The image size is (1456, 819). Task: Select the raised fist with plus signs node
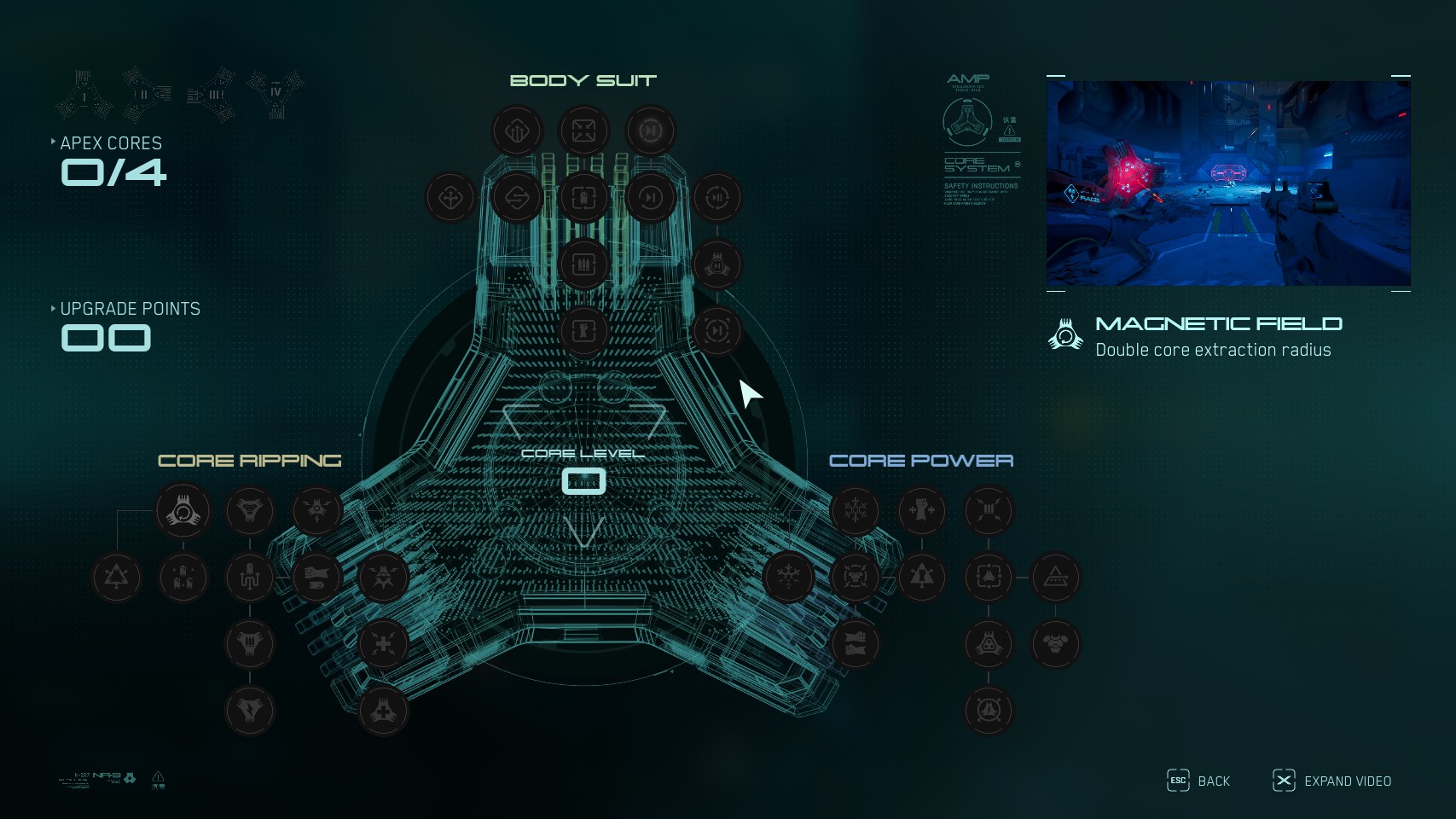pyautogui.click(x=922, y=511)
